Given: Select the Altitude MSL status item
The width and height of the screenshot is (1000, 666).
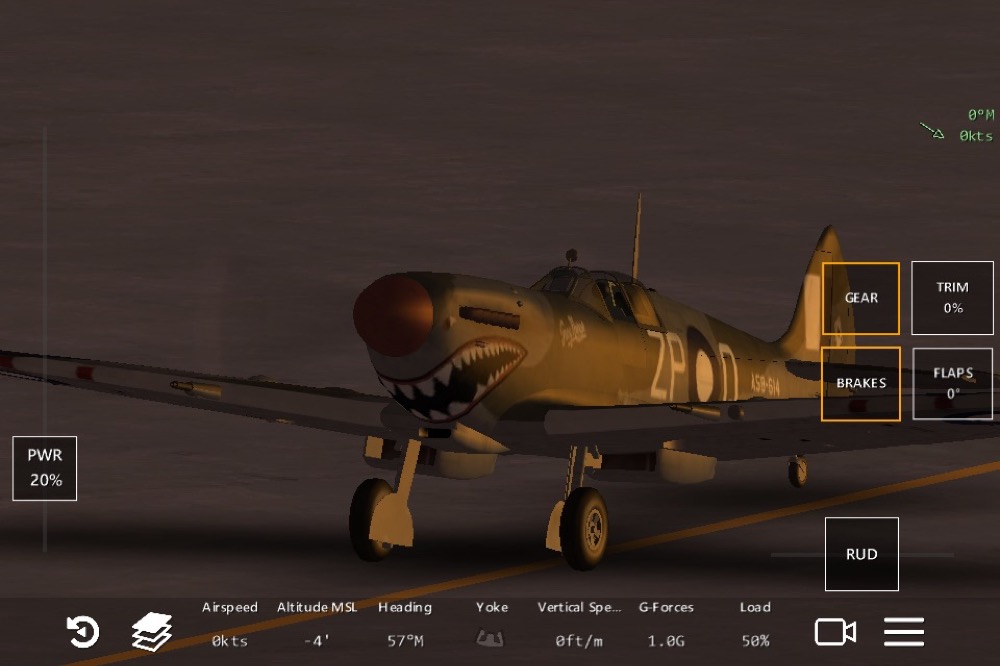Looking at the screenshot, I should (317, 624).
